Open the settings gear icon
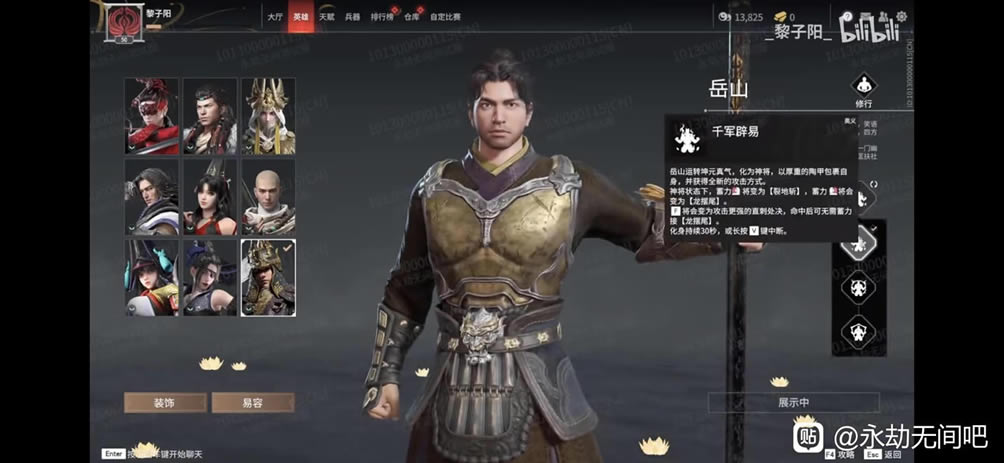This screenshot has width=1004, height=463. (901, 16)
